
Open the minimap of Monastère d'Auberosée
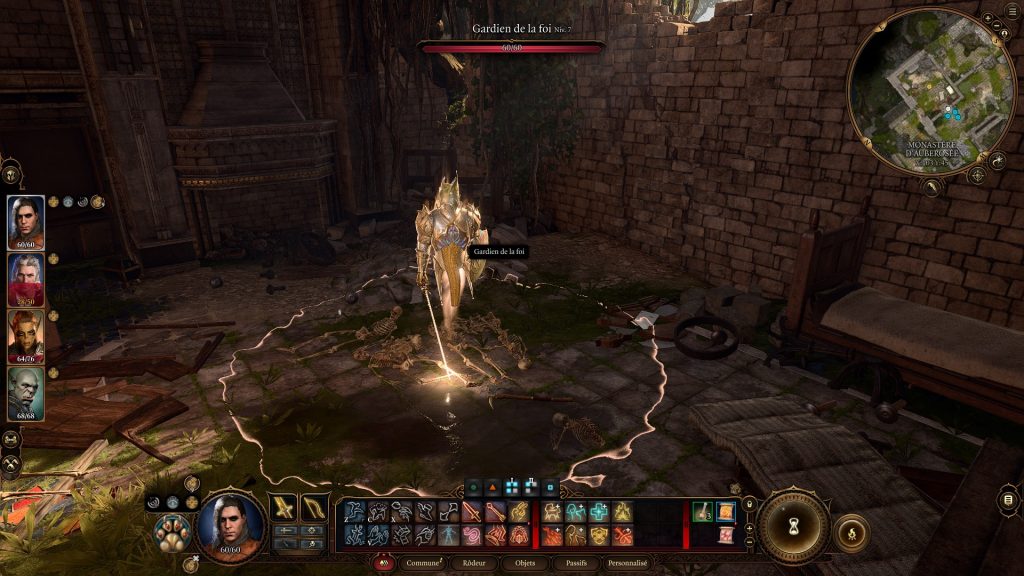pyautogui.click(x=930, y=90)
